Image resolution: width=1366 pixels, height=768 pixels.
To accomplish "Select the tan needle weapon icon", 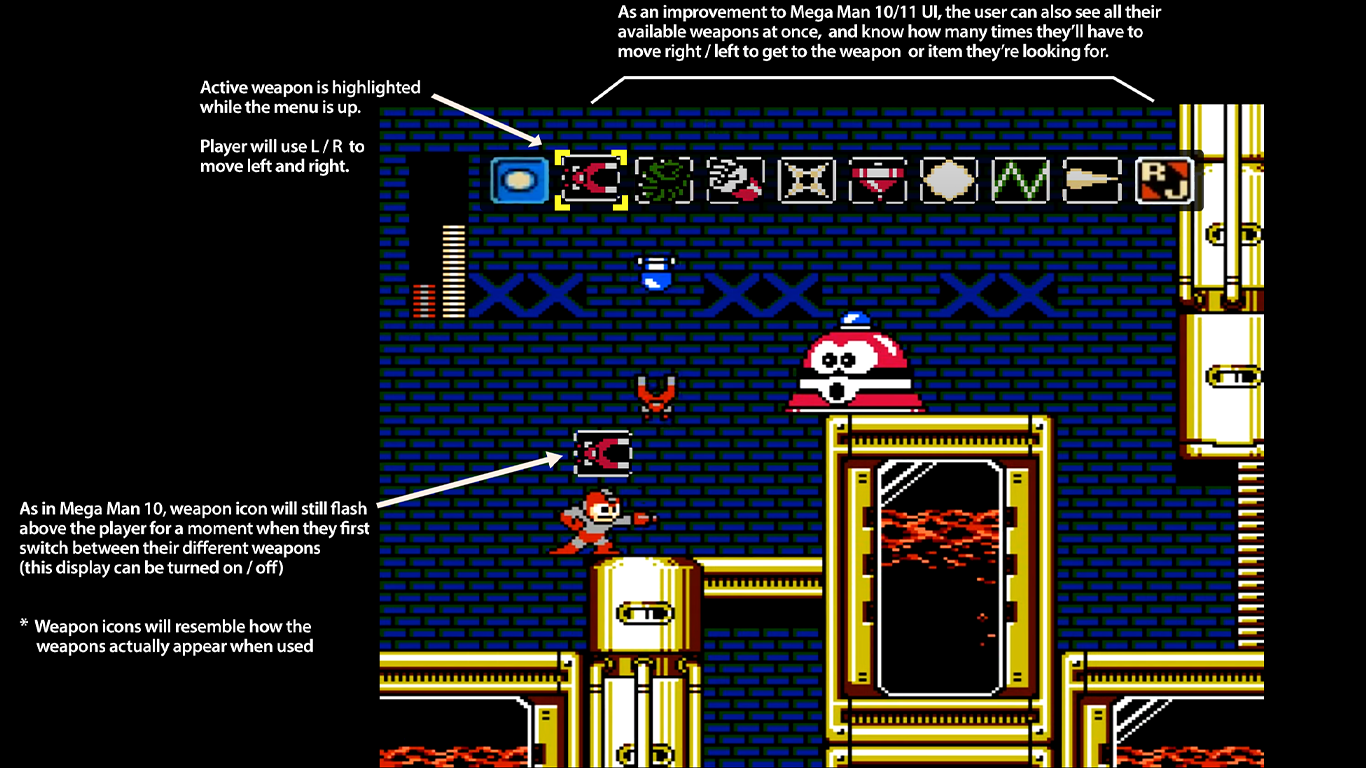I will coord(1093,181).
